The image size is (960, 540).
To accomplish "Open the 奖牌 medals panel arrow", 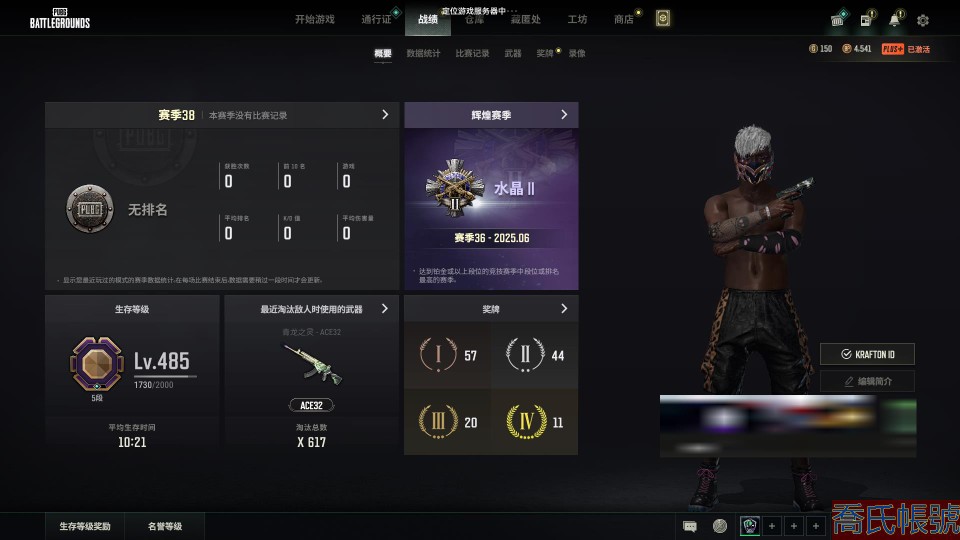I will (564, 309).
